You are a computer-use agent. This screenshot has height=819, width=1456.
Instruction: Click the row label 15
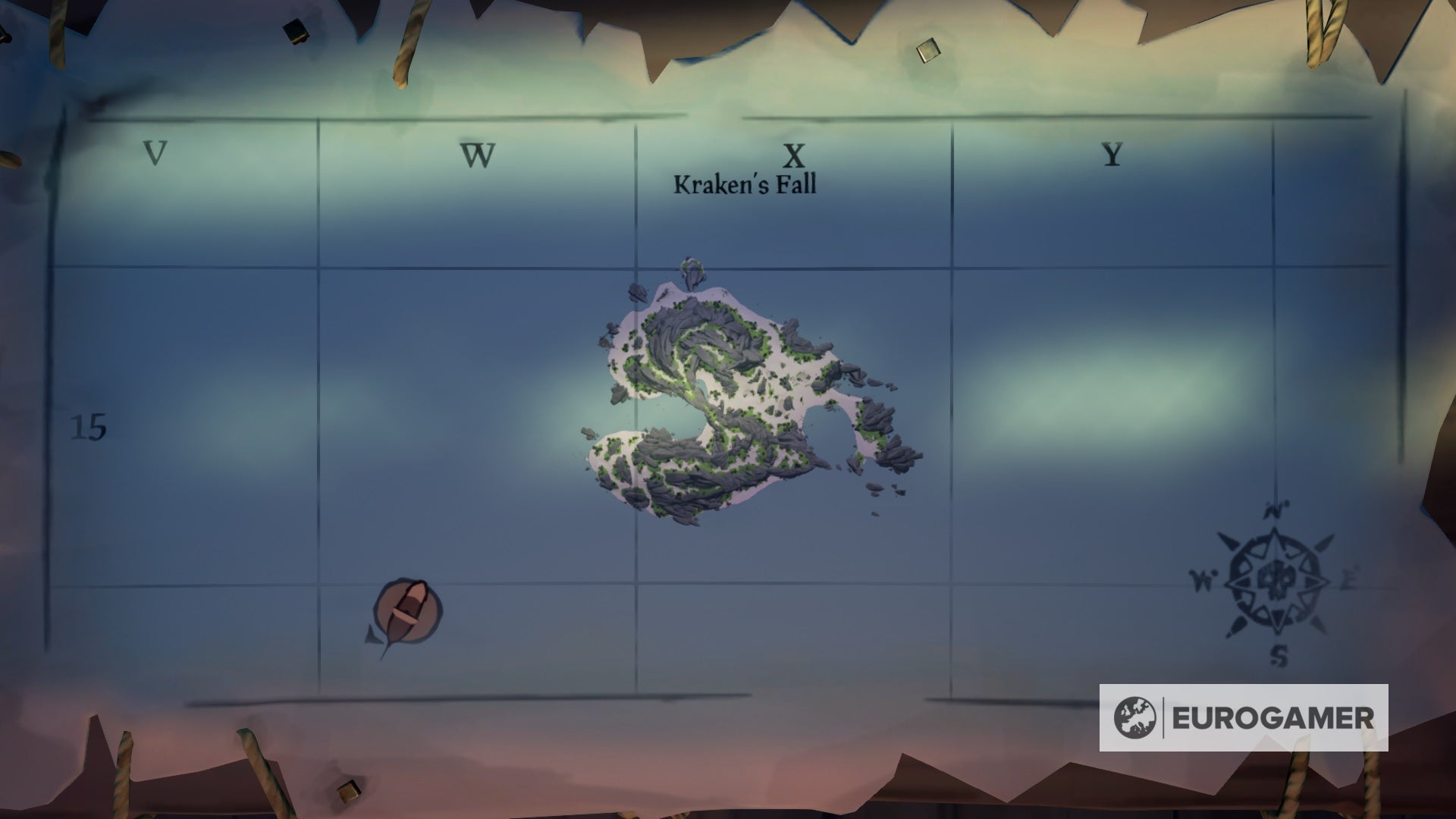[x=90, y=425]
